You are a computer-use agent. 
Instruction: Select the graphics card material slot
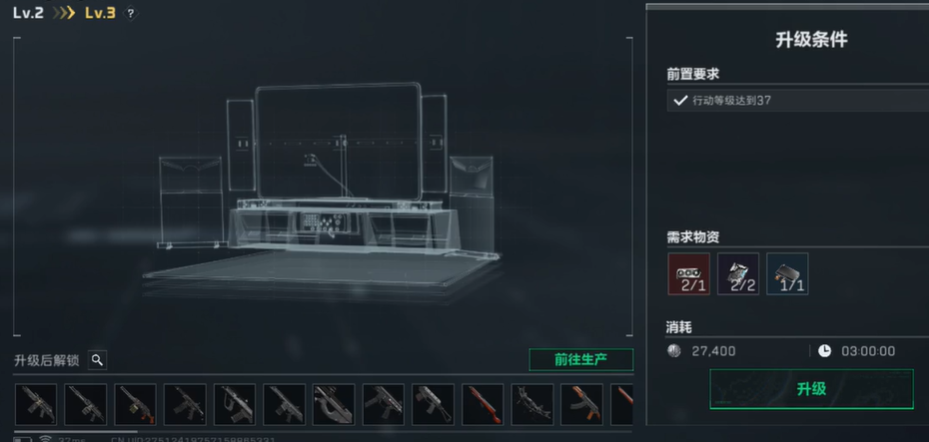688,274
